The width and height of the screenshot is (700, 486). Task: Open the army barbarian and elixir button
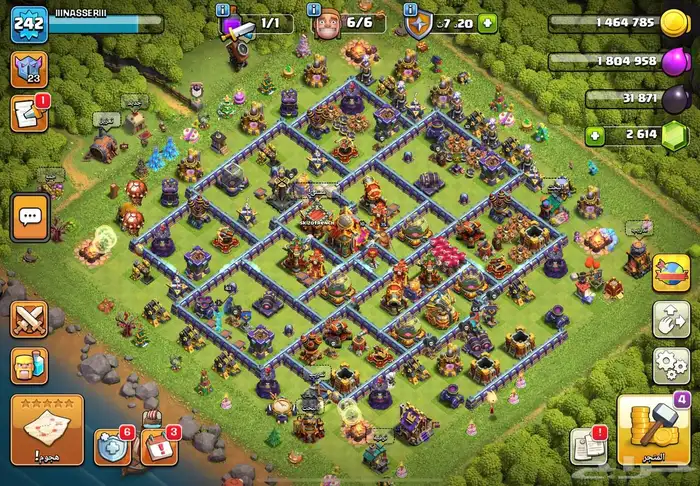30,366
